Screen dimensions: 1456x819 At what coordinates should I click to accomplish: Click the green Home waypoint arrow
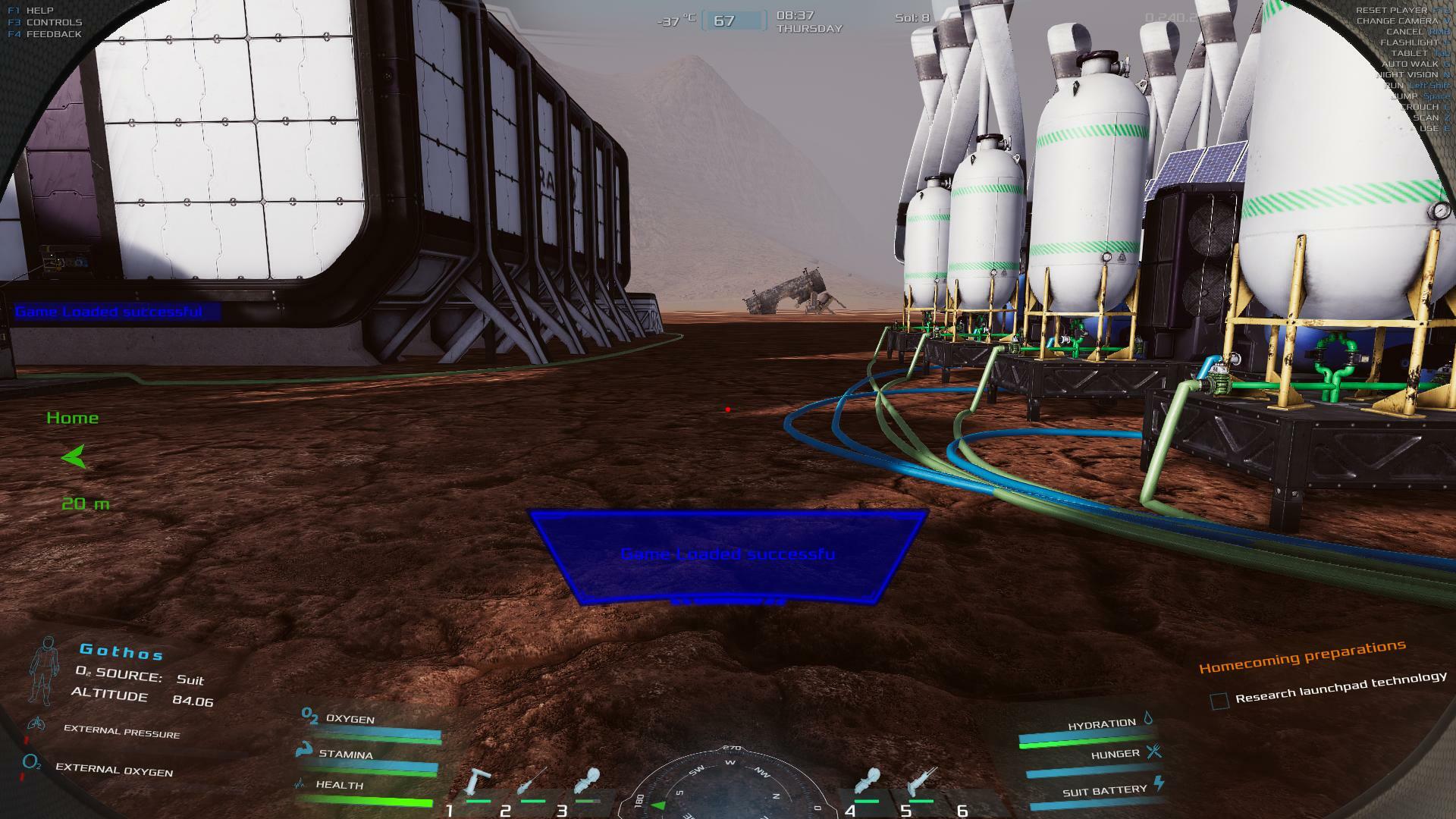click(74, 457)
